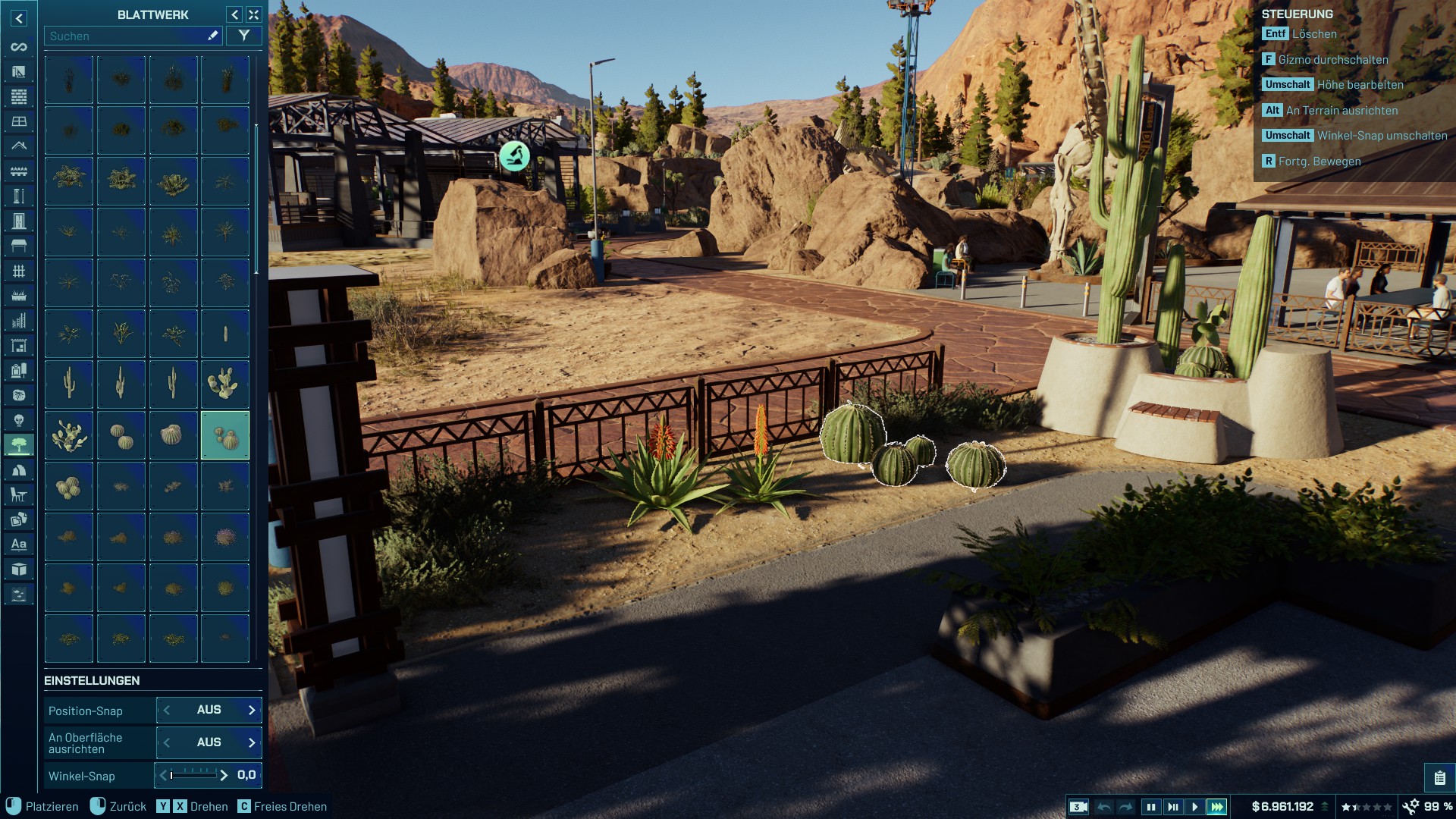Open the clipboard task list button
Viewport: 1456px width, 819px height.
click(x=1439, y=778)
